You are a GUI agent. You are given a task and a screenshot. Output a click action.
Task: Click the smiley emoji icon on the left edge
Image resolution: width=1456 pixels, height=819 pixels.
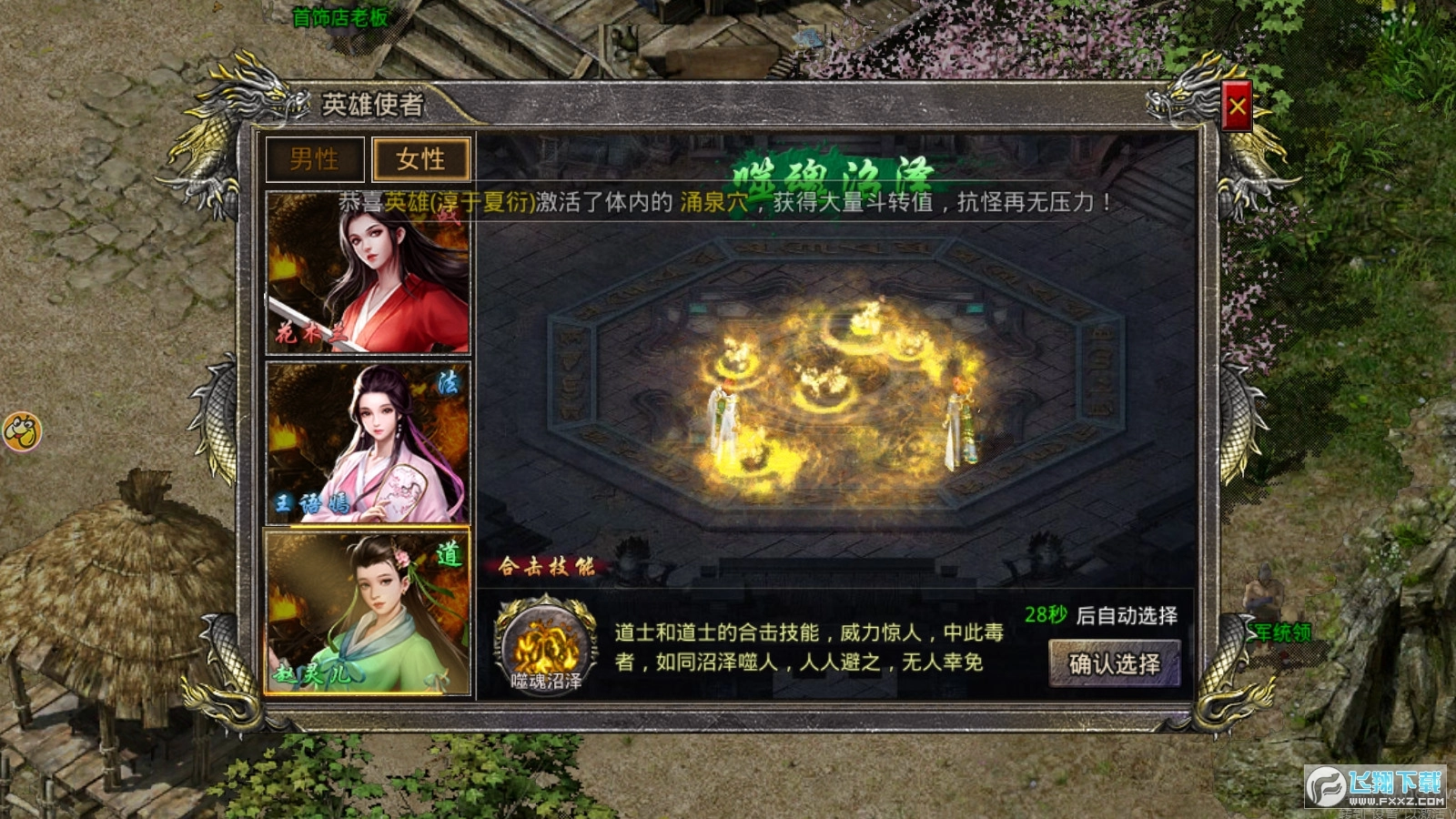click(x=25, y=431)
